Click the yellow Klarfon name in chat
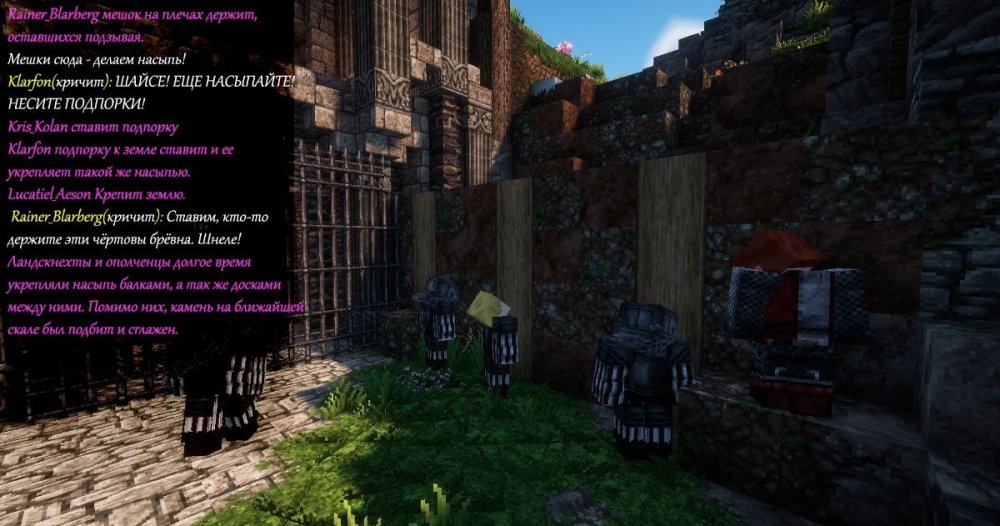 (x=30, y=82)
